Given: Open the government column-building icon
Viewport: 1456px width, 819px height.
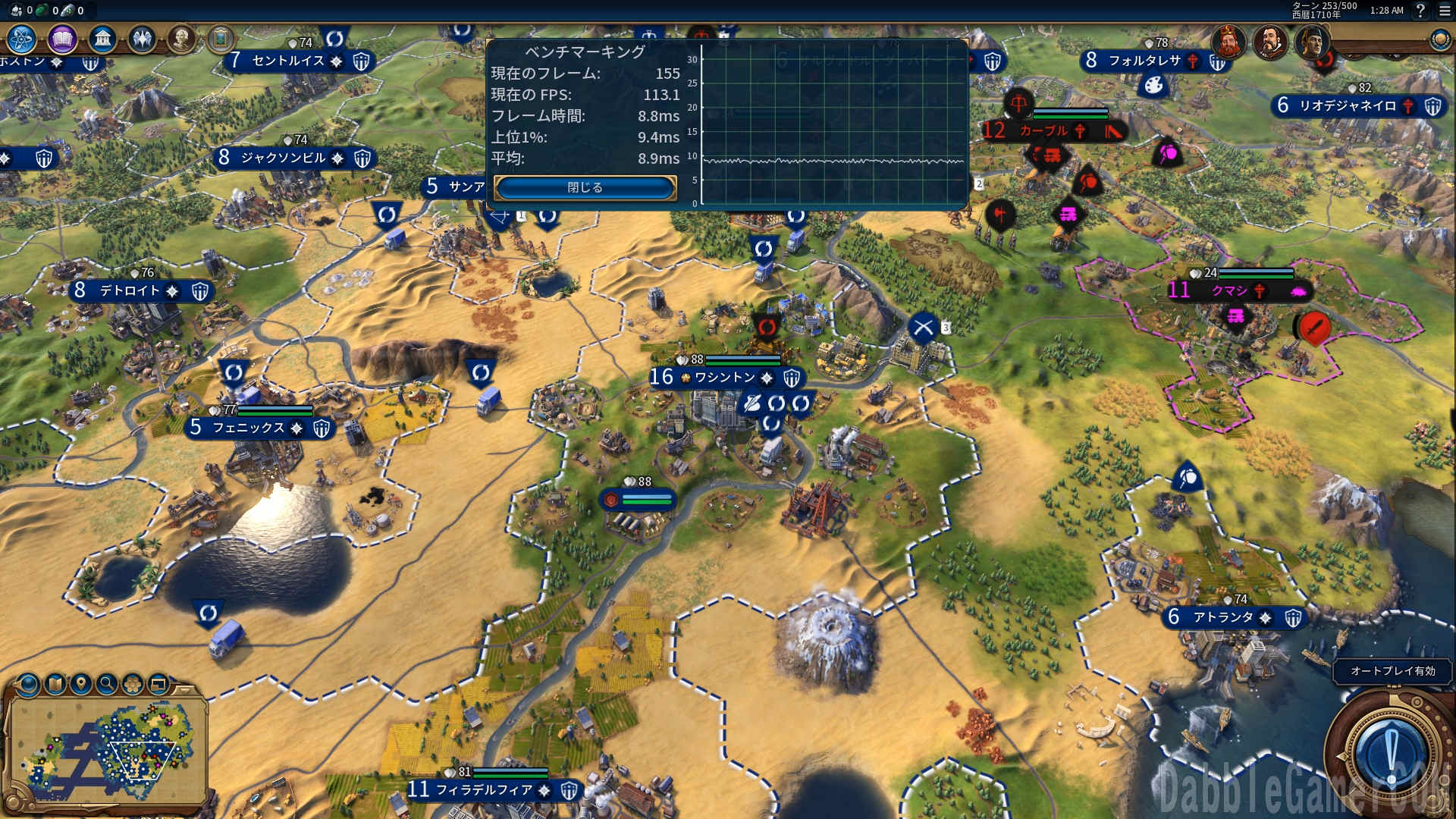Looking at the screenshot, I should pos(102,39).
